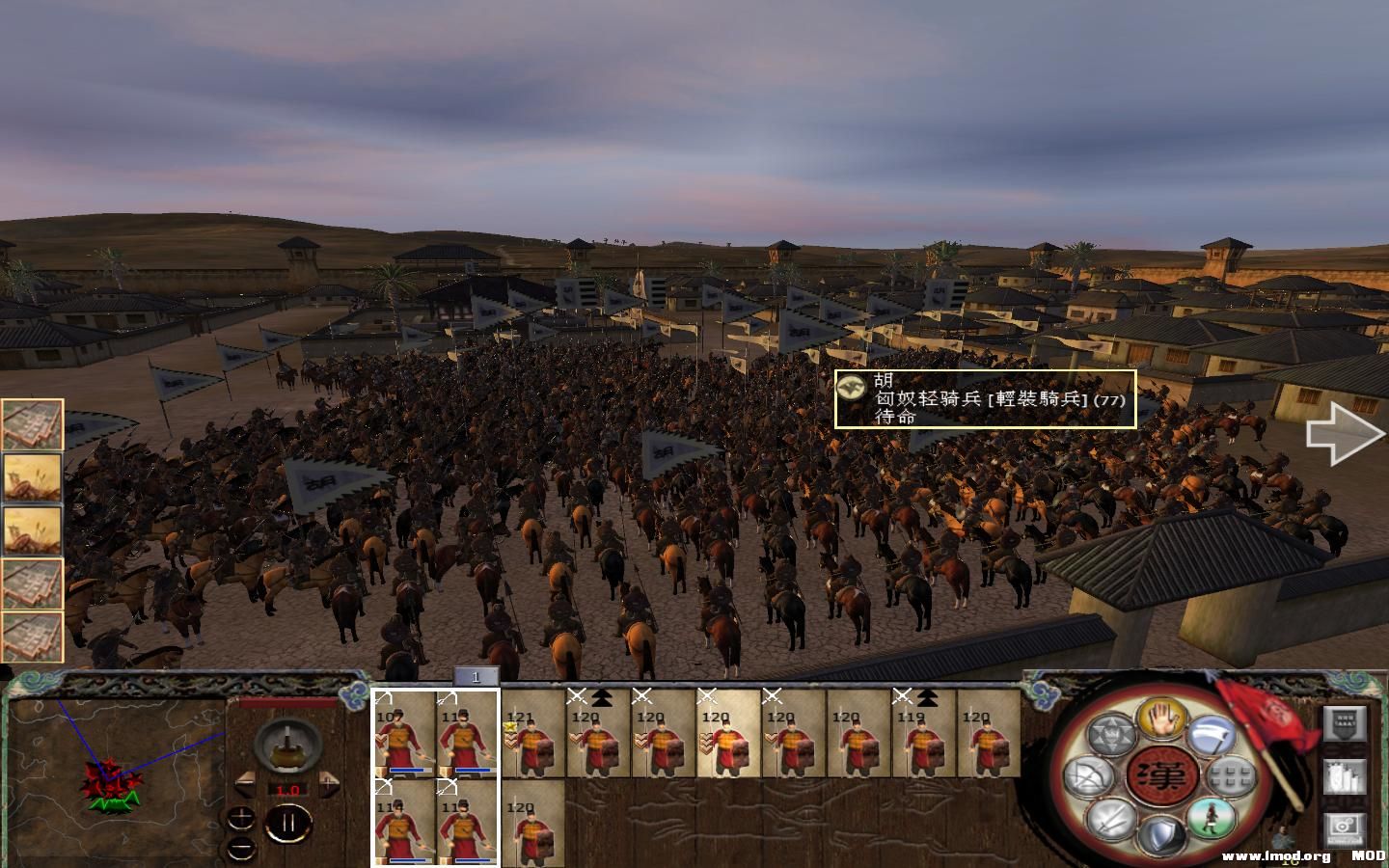Open the group formations grid button
The height and width of the screenshot is (868, 1389).
[x=1232, y=775]
